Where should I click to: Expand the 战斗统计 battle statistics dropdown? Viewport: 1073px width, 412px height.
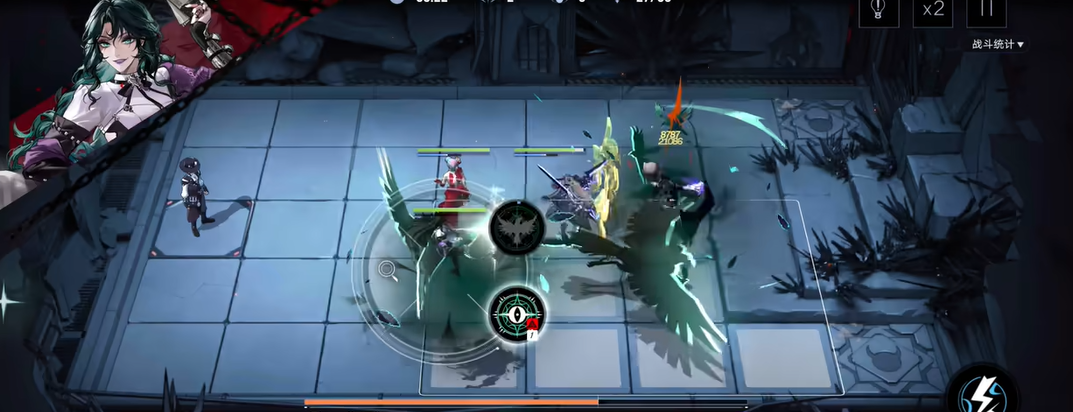pyautogui.click(x=997, y=44)
